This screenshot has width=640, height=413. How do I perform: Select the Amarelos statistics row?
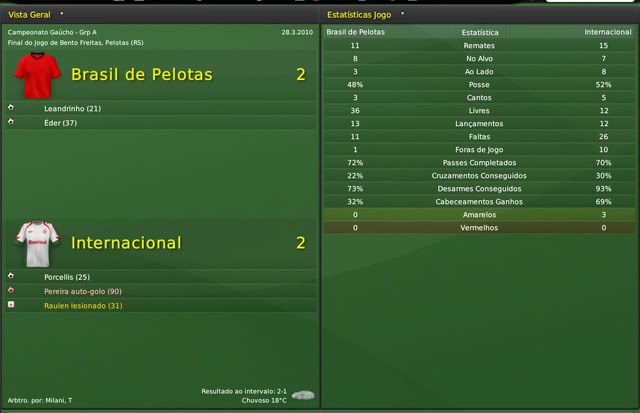pyautogui.click(x=481, y=214)
